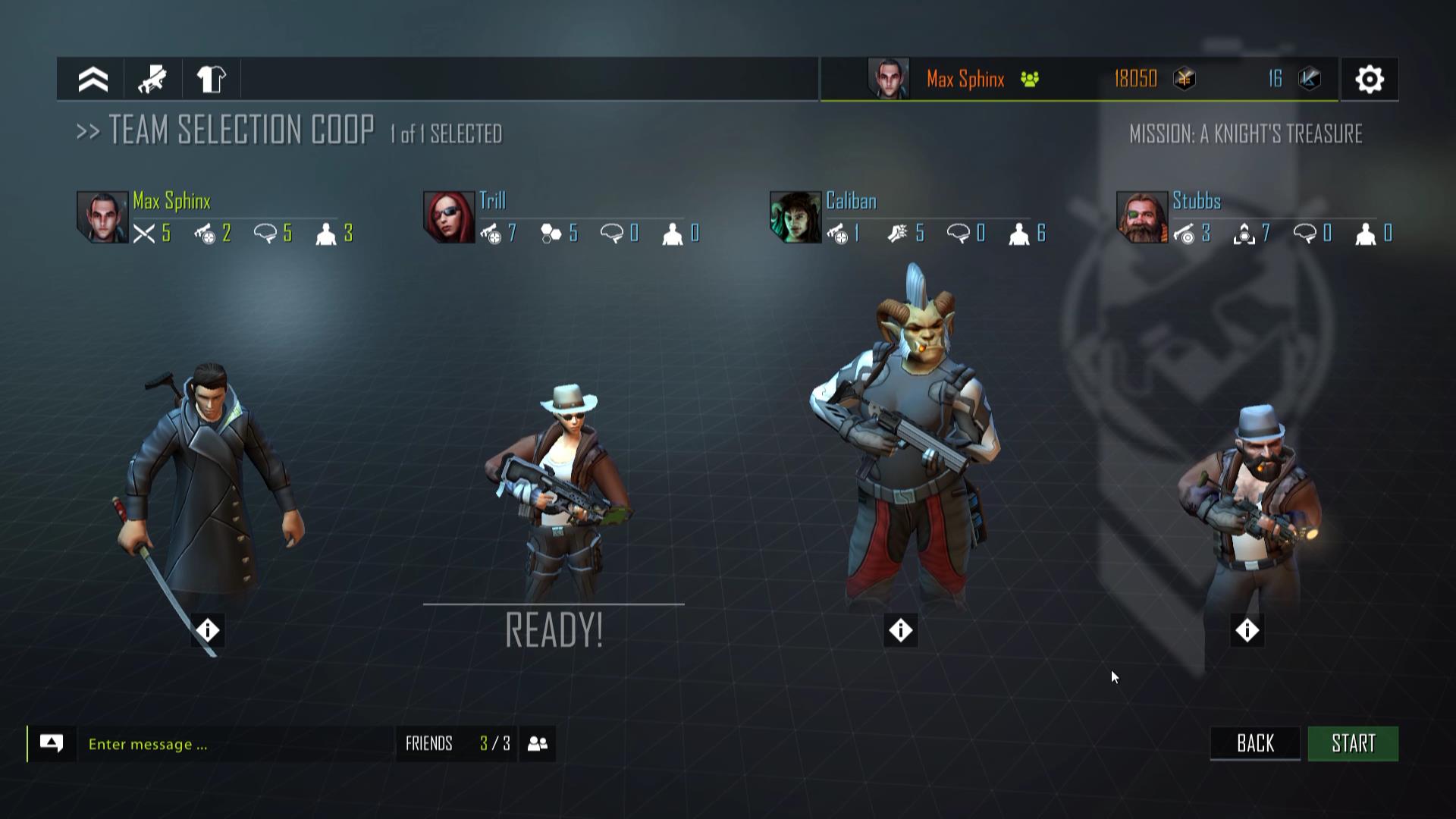Image resolution: width=1456 pixels, height=819 pixels.
Task: Click the chat message input field
Action: (x=235, y=744)
